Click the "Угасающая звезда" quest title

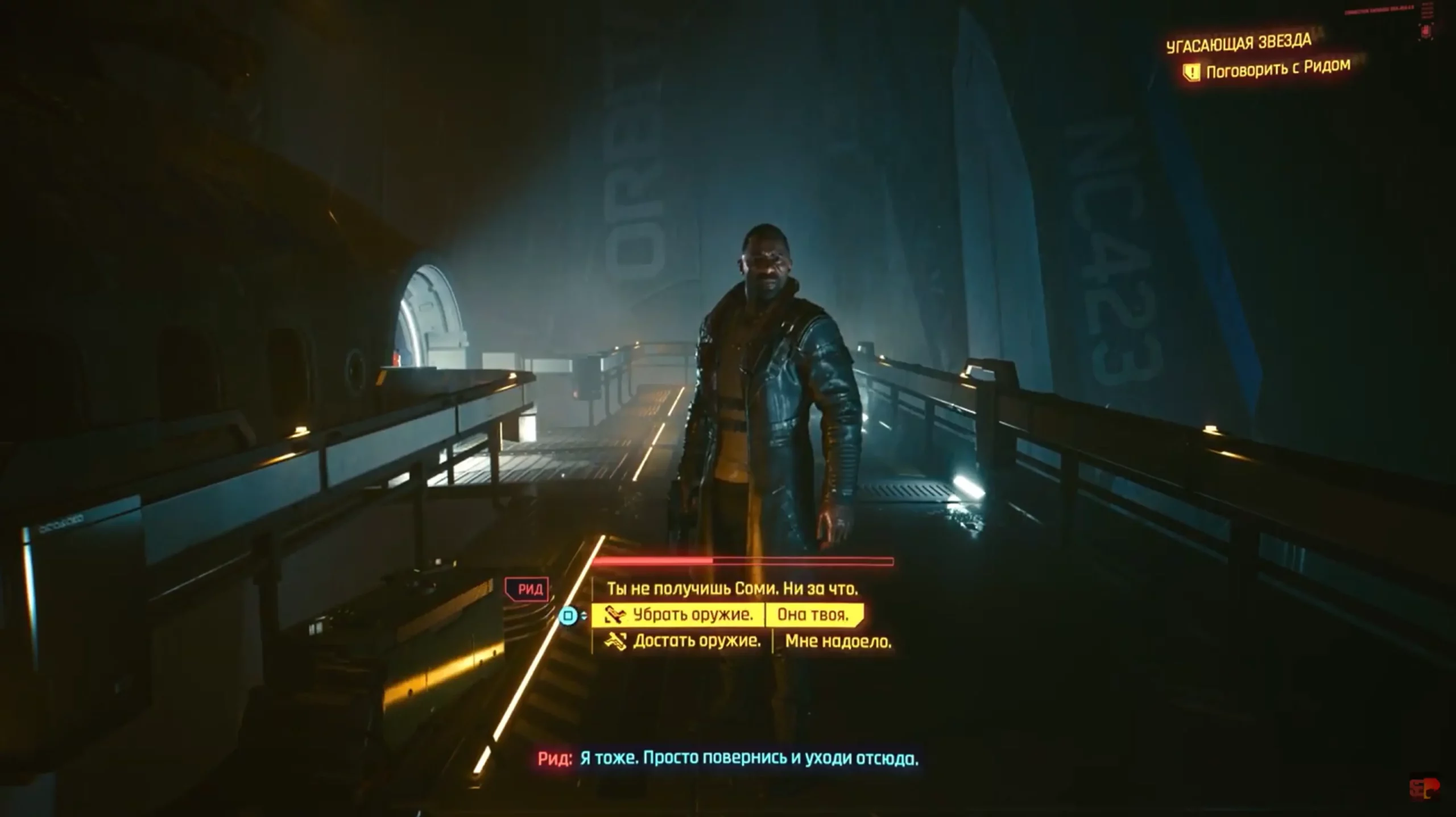[1238, 43]
